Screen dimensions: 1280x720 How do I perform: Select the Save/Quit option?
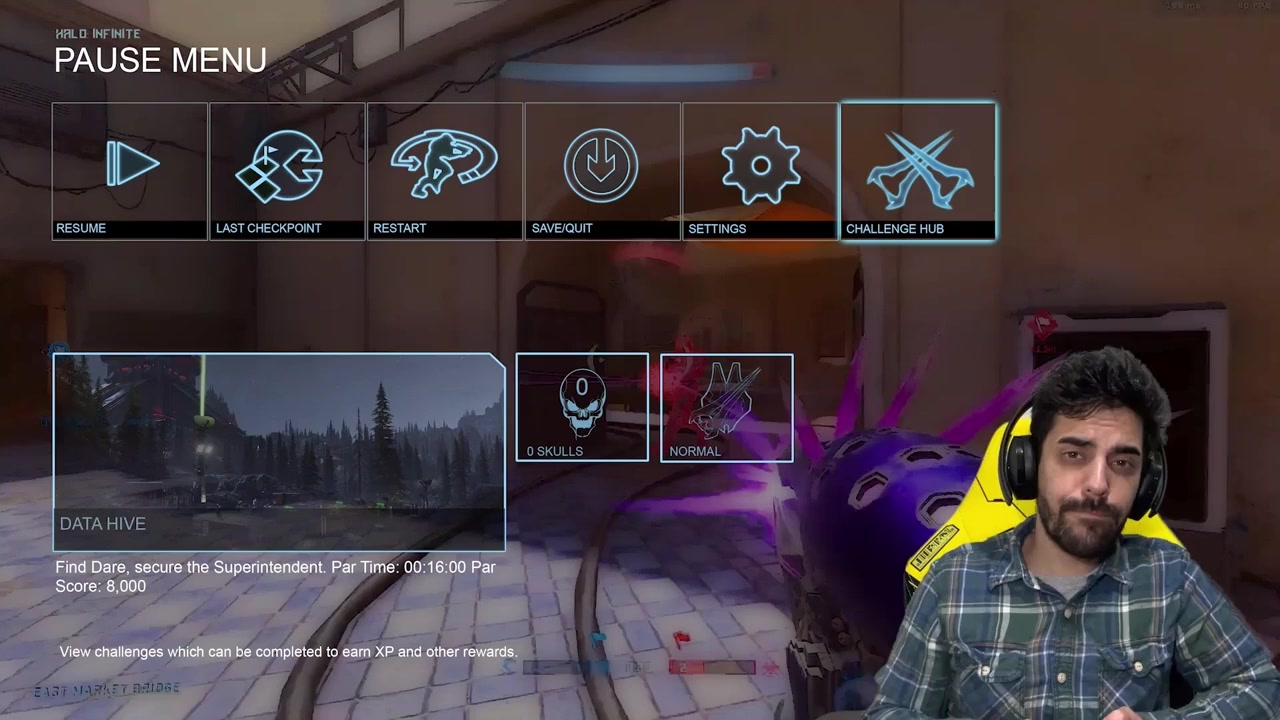tap(602, 171)
